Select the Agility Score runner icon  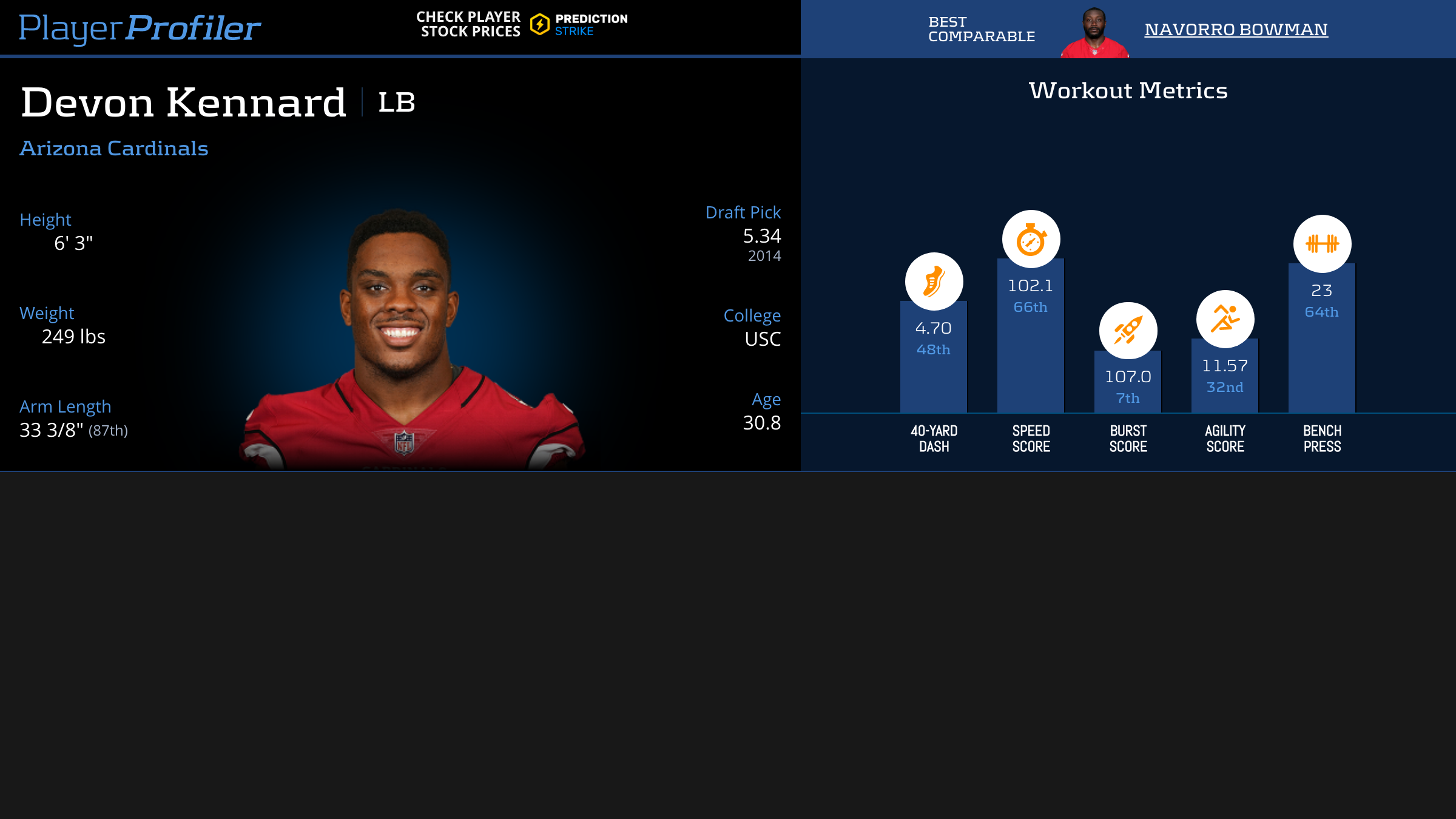[1225, 319]
